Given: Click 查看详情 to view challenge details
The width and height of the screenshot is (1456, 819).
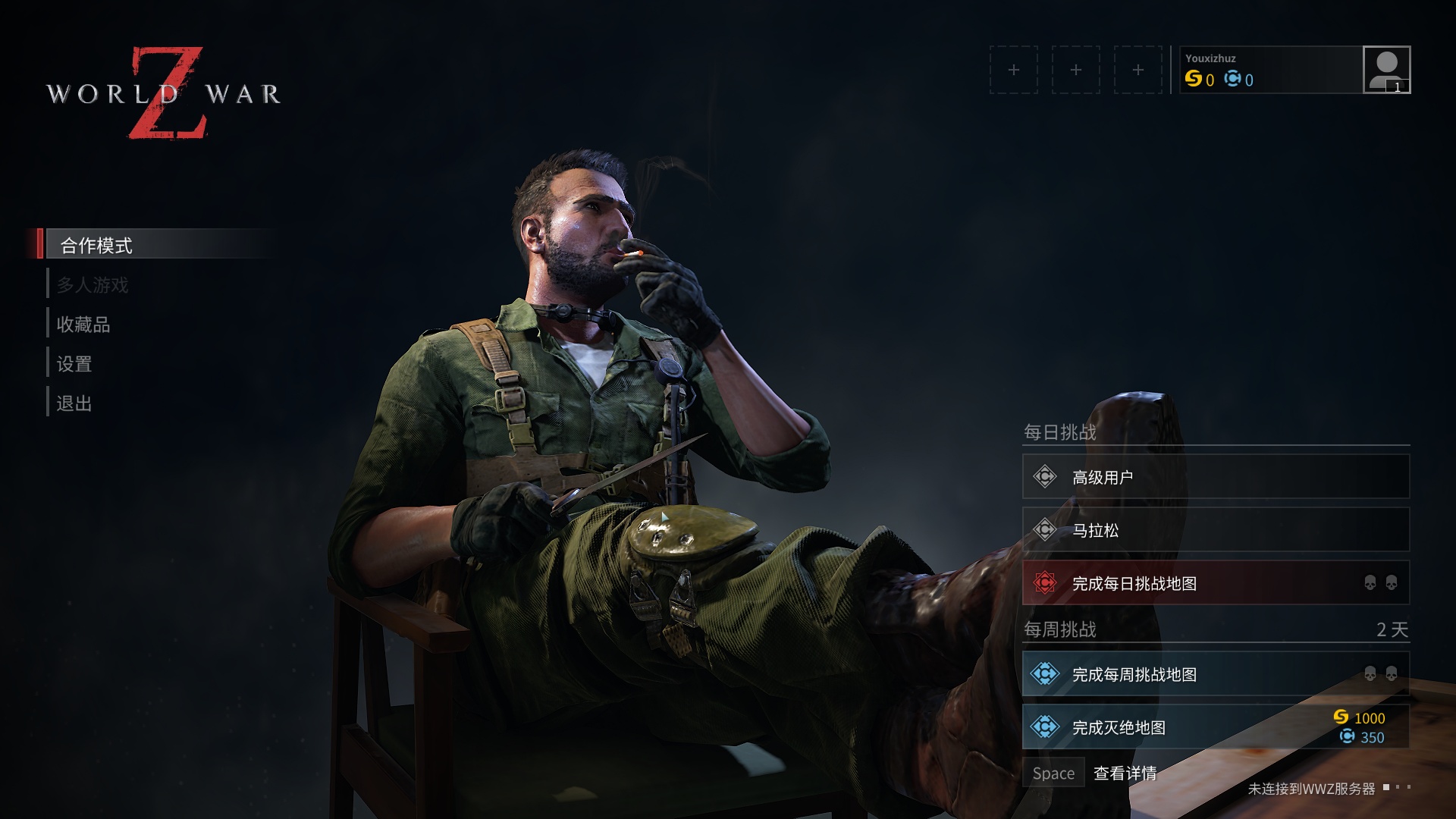Looking at the screenshot, I should click(x=1125, y=773).
